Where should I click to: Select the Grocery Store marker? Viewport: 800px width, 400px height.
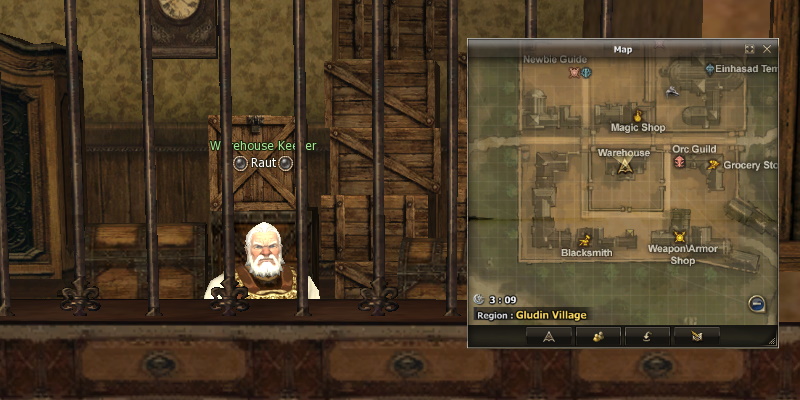point(712,165)
